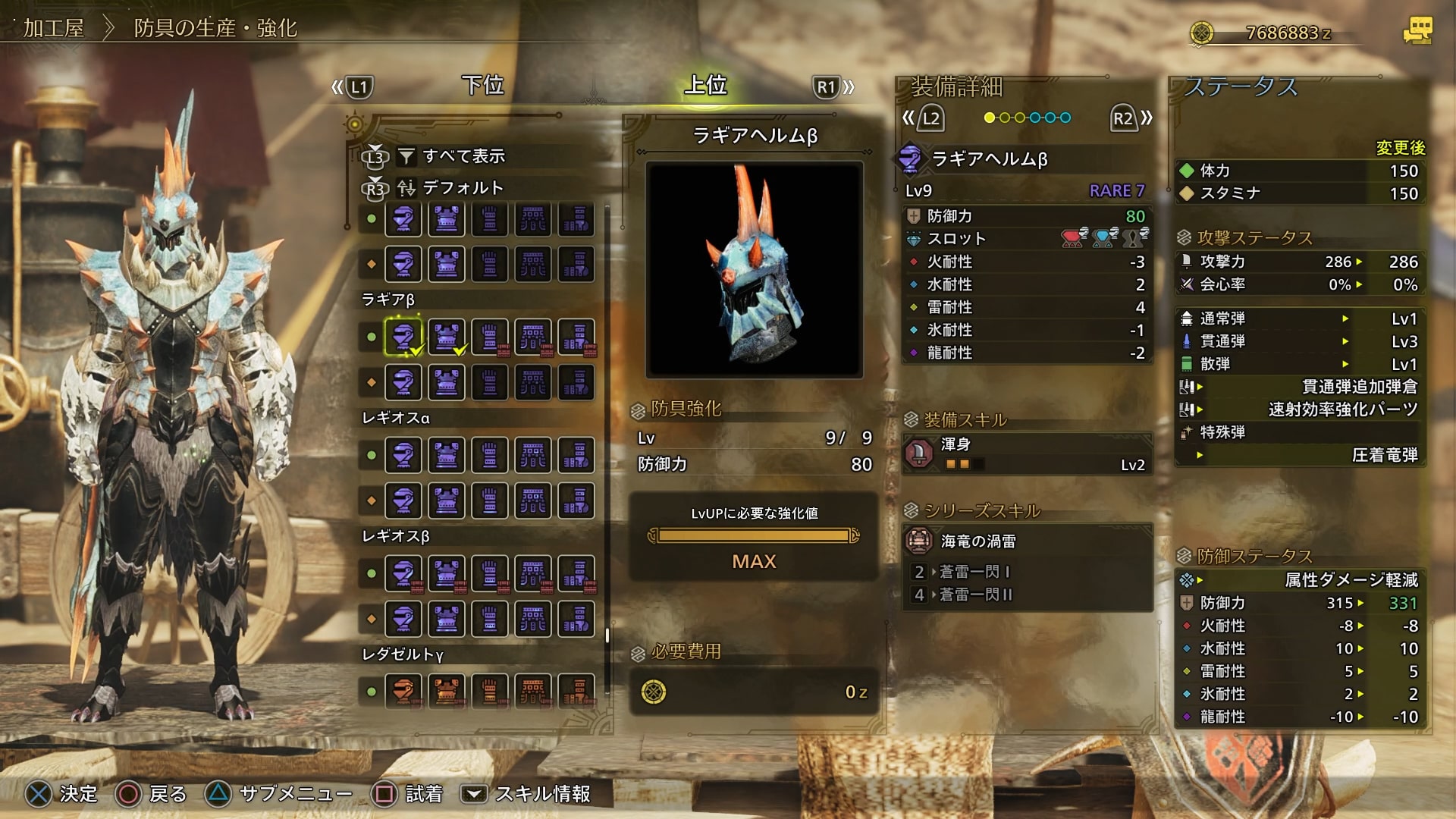Open the すべて表示 filter option

pyautogui.click(x=463, y=156)
